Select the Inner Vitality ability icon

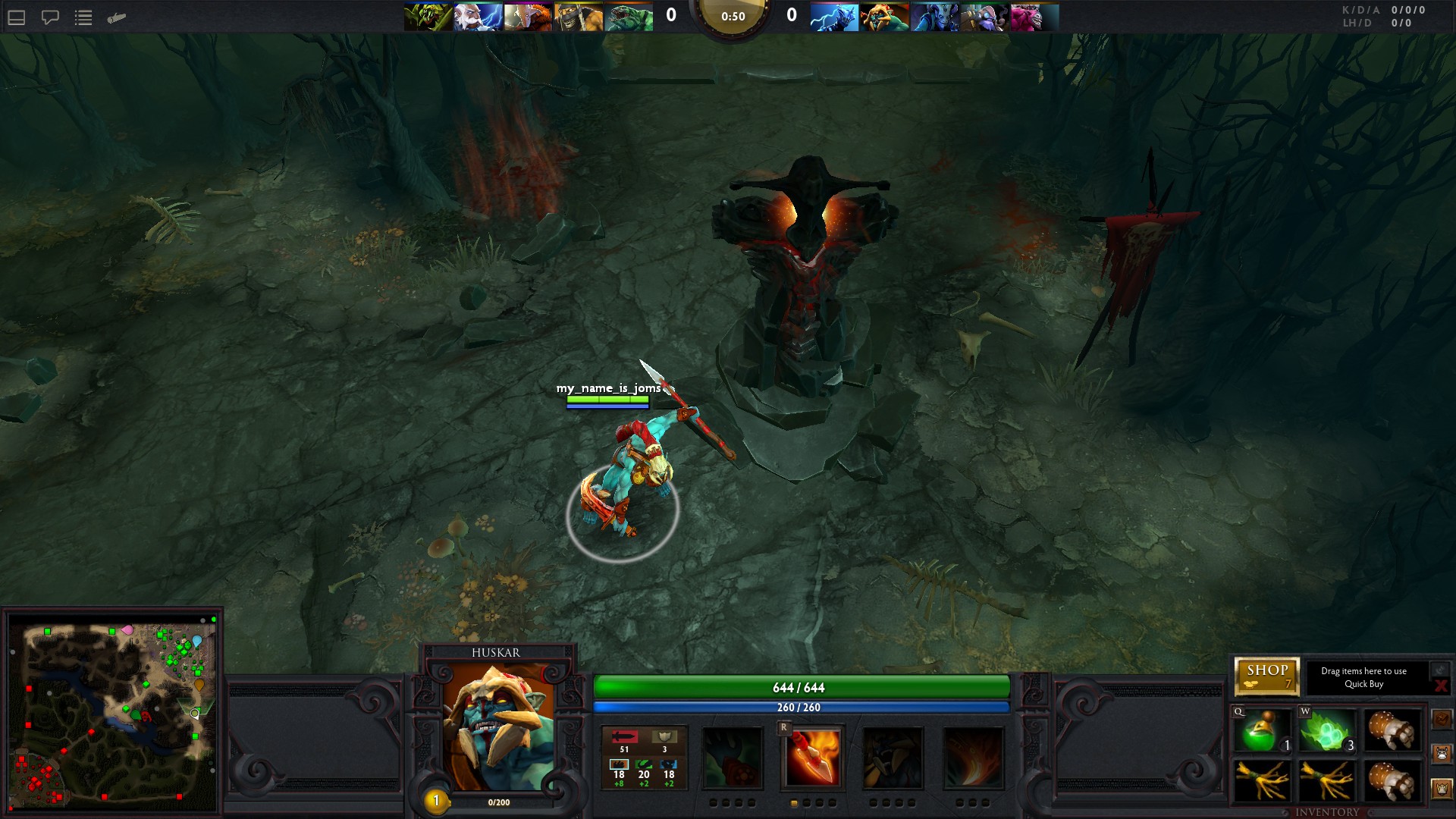732,758
